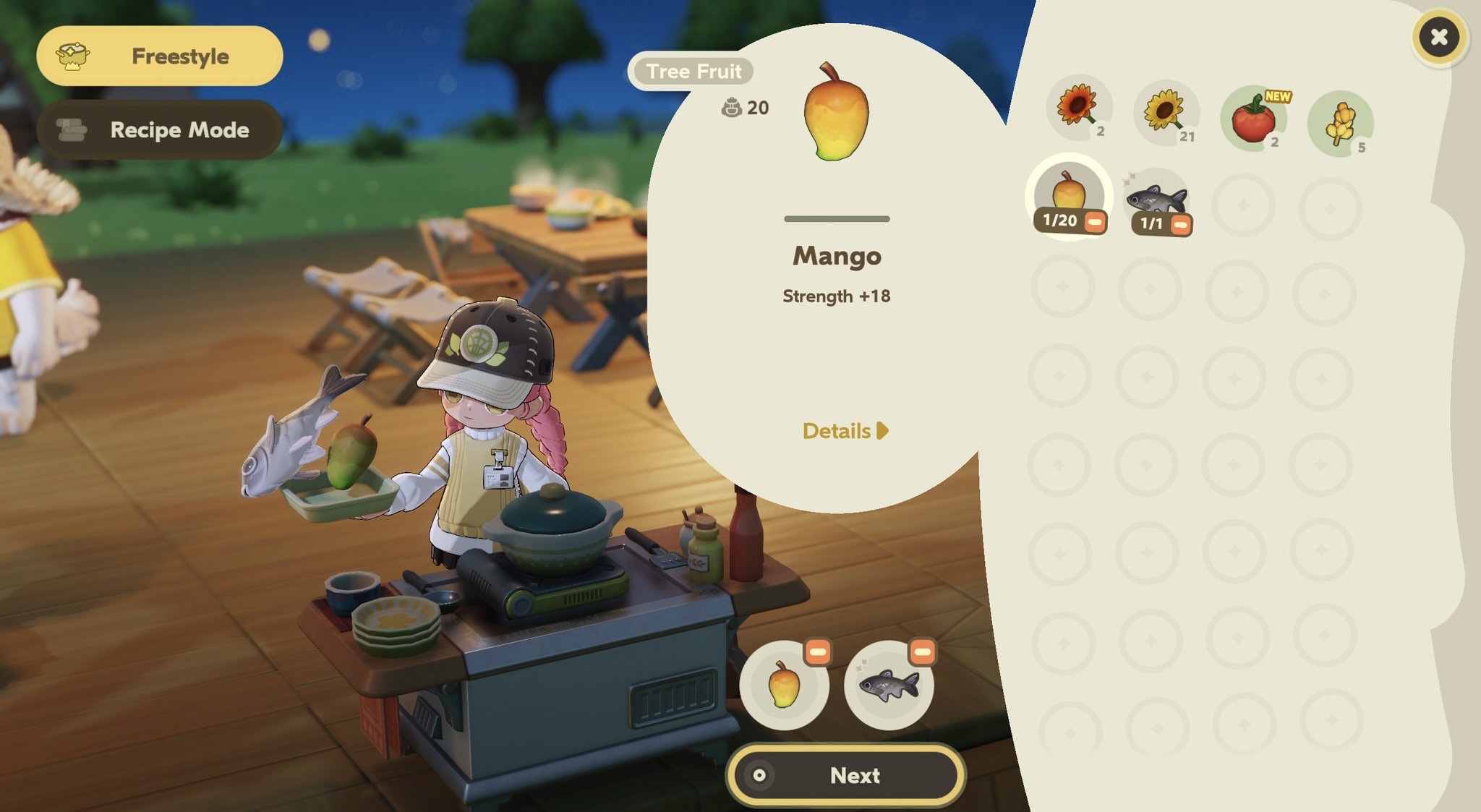Select the yellow wheat grain ingredient
This screenshot has width=1481, height=812.
(1339, 123)
